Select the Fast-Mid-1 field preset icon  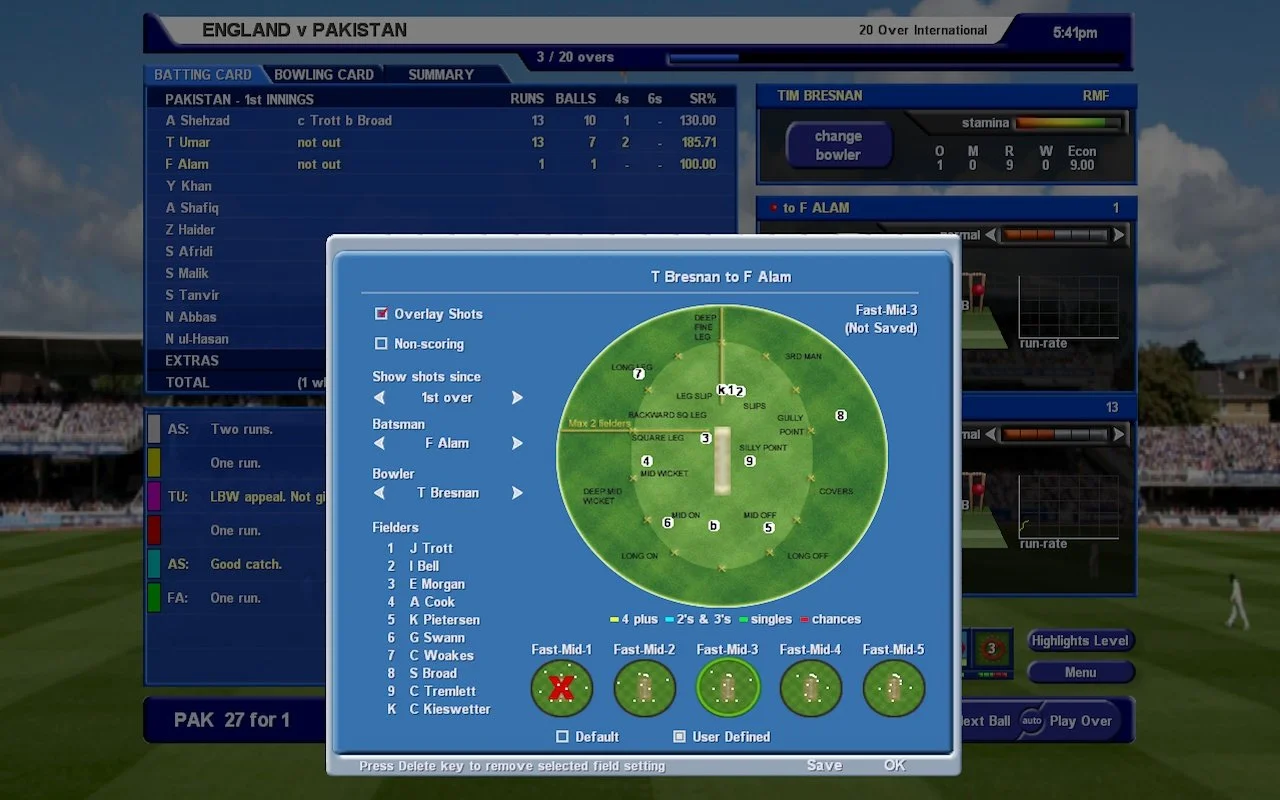(561, 689)
